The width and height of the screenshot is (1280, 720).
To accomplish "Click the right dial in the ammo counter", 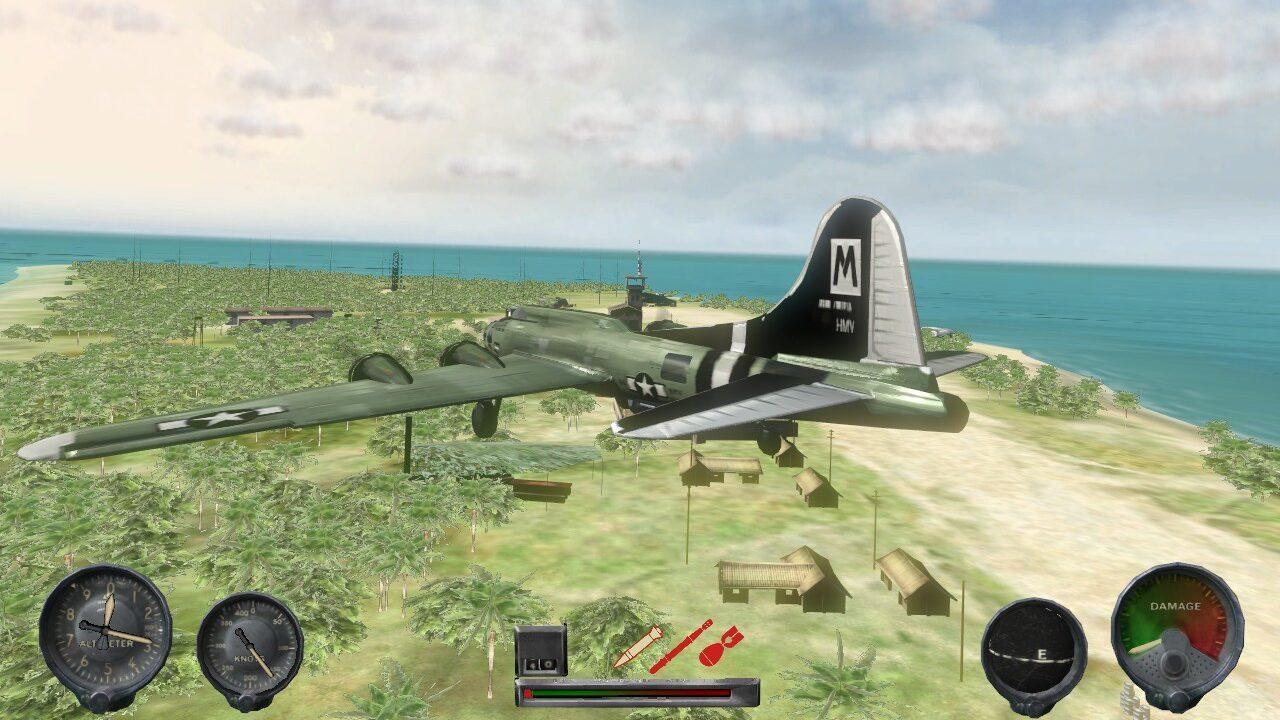I will point(548,665).
